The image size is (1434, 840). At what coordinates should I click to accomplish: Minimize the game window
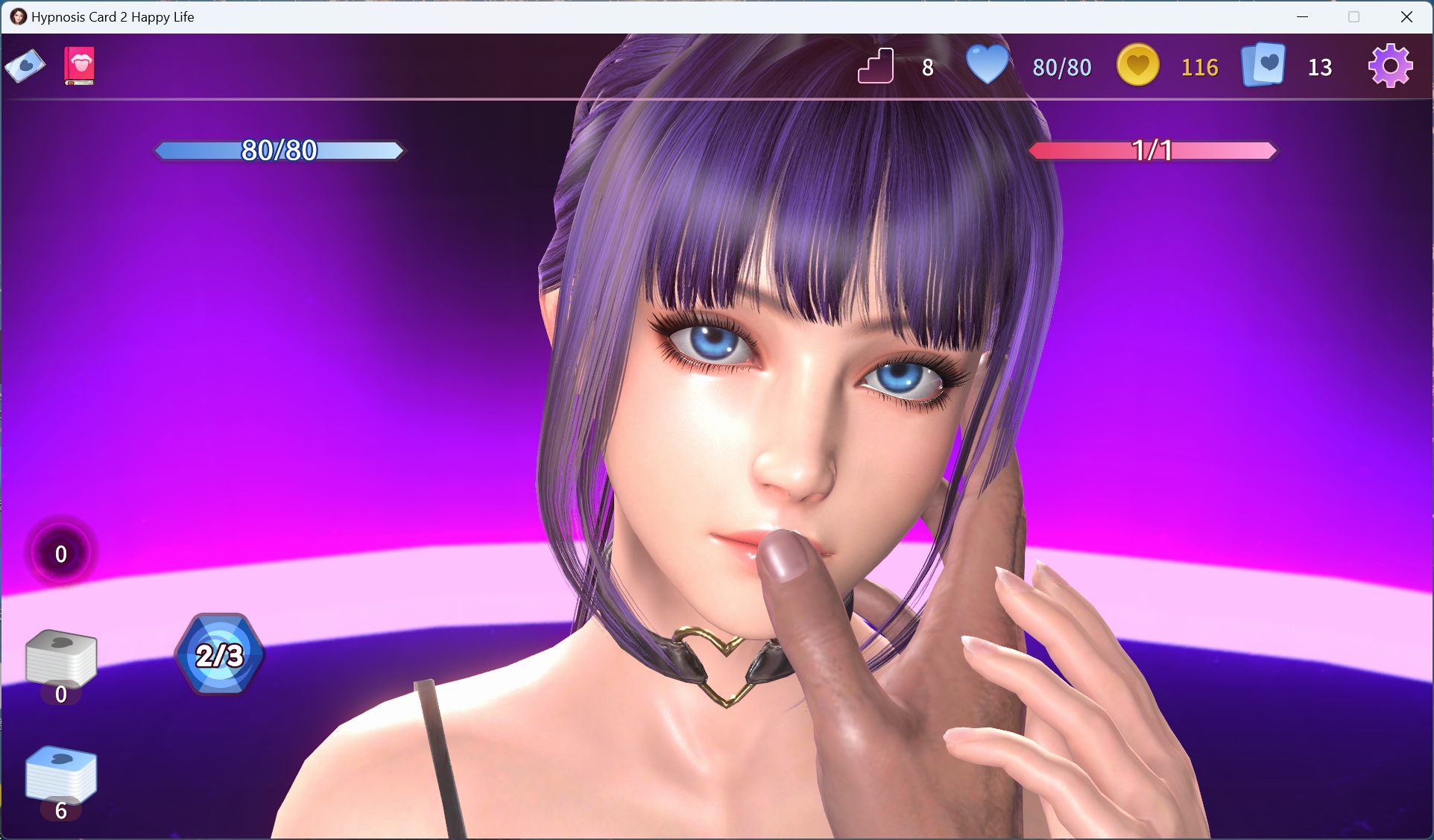pyautogui.click(x=1303, y=16)
